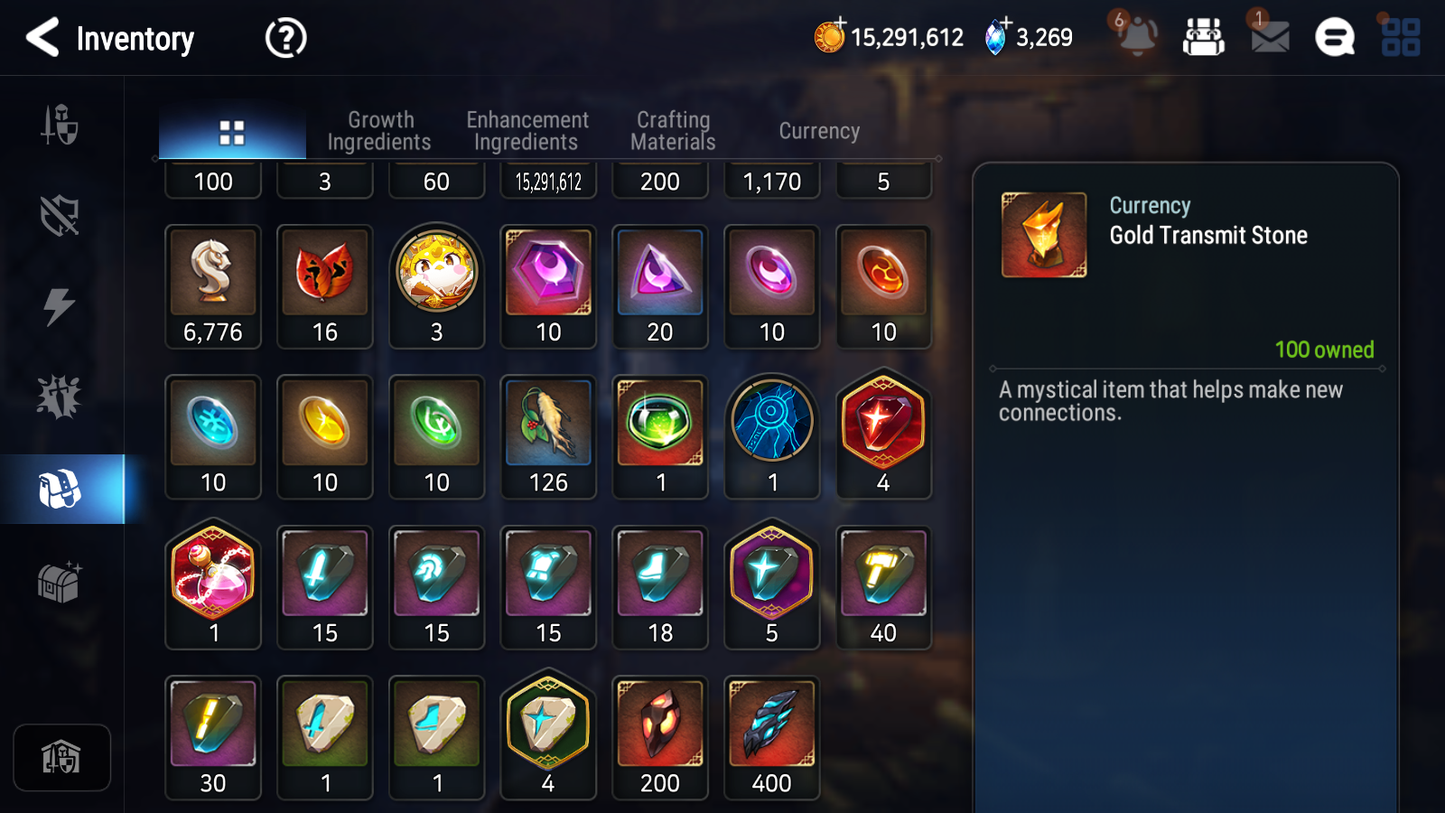Open the guild emblem icon at bottom left
The width and height of the screenshot is (1445, 813).
(62, 758)
